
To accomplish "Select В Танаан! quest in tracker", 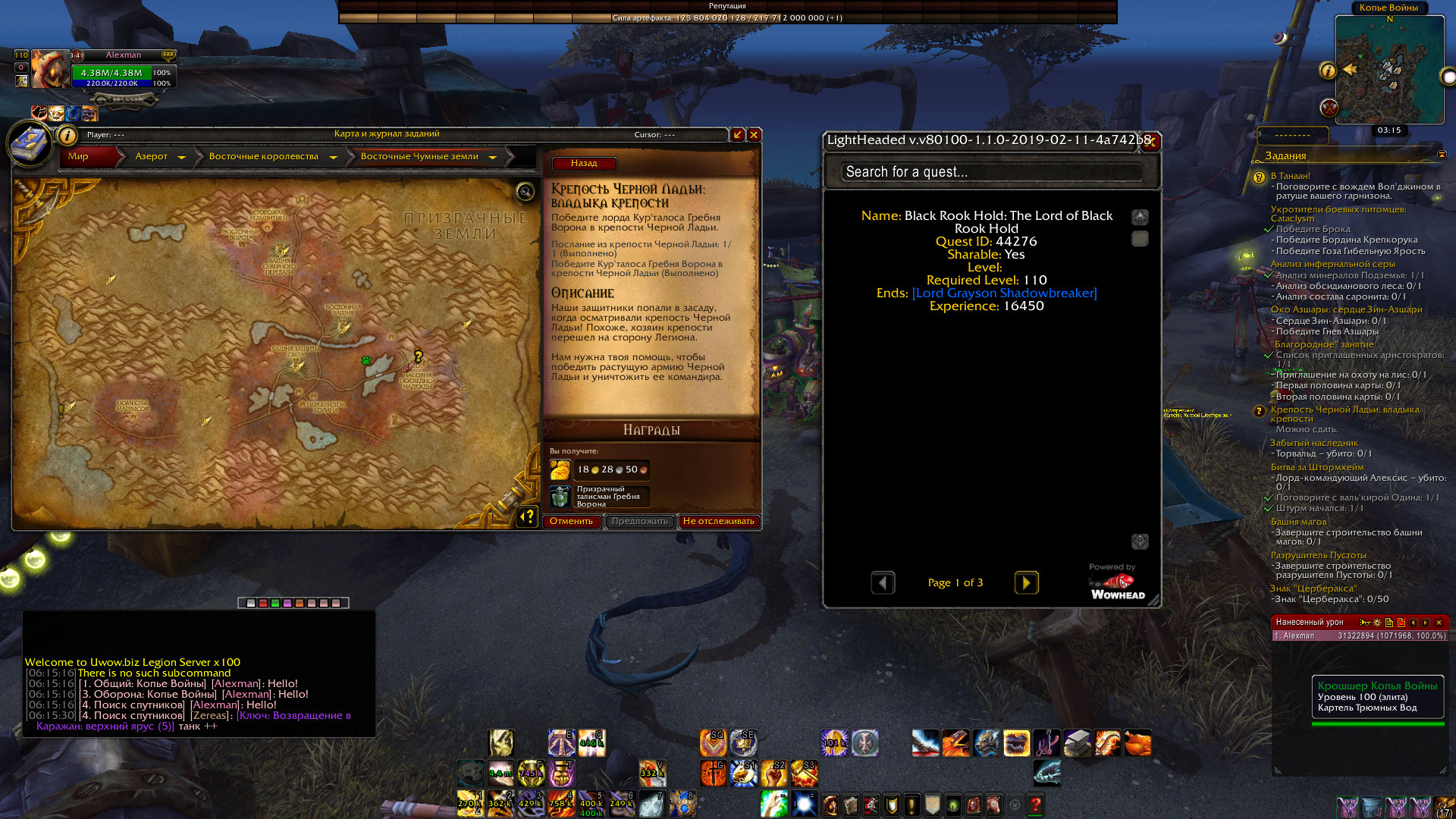I will tap(1290, 176).
